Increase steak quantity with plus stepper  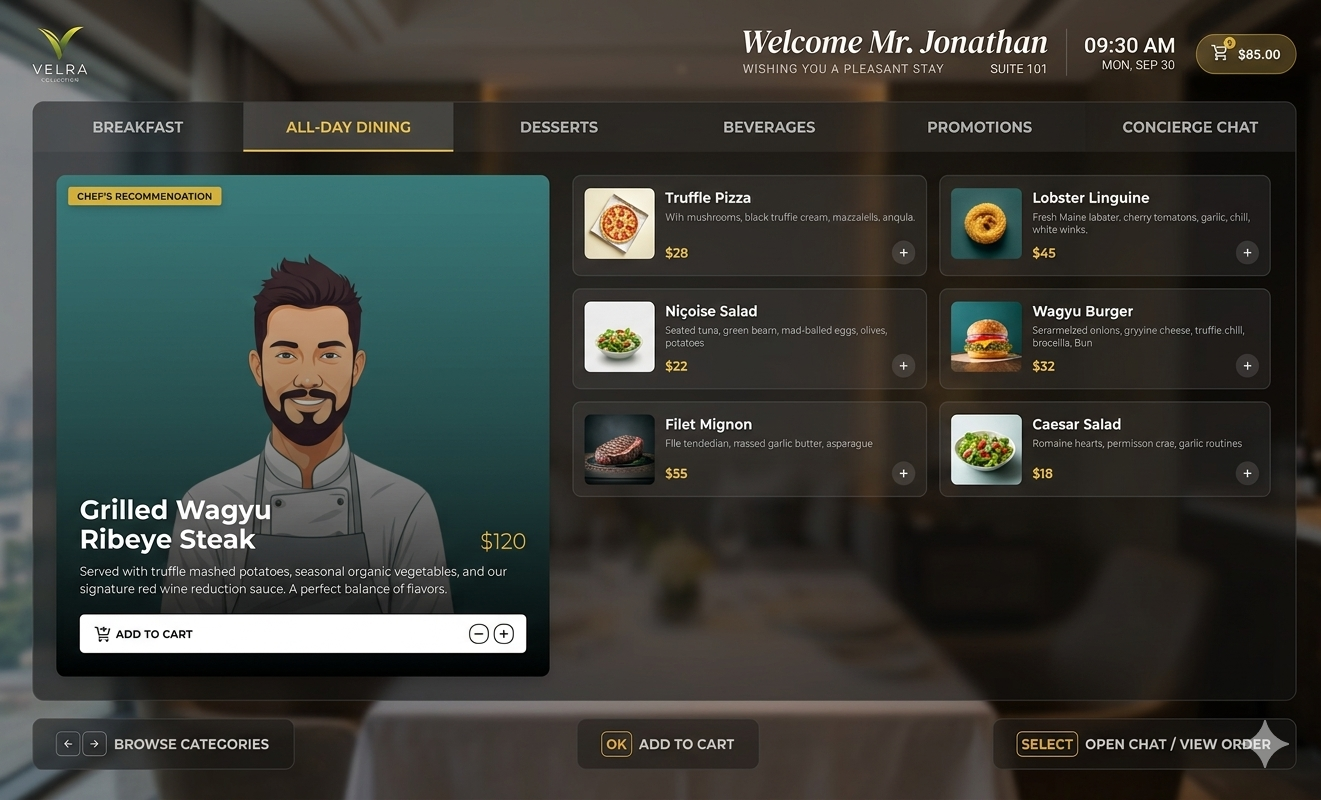point(504,633)
